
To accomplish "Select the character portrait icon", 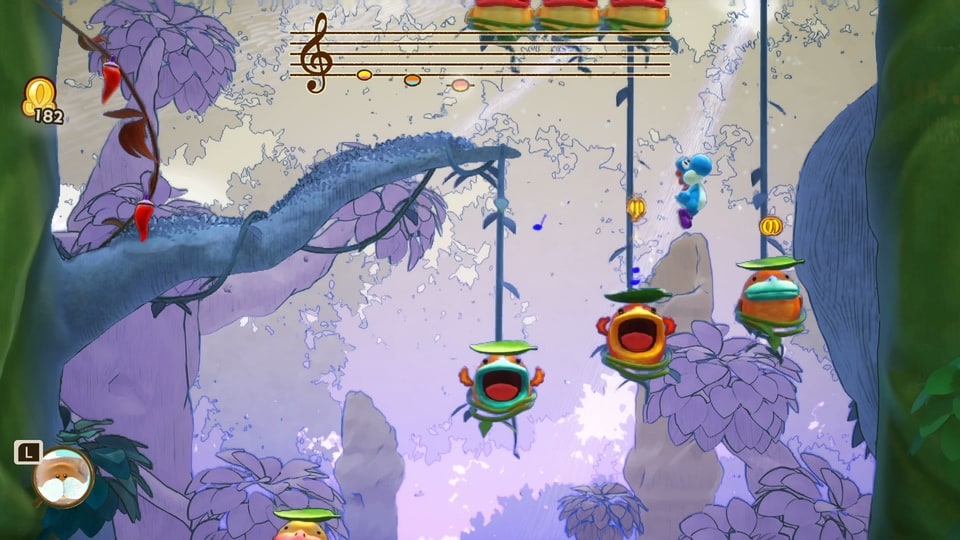I will point(63,477).
